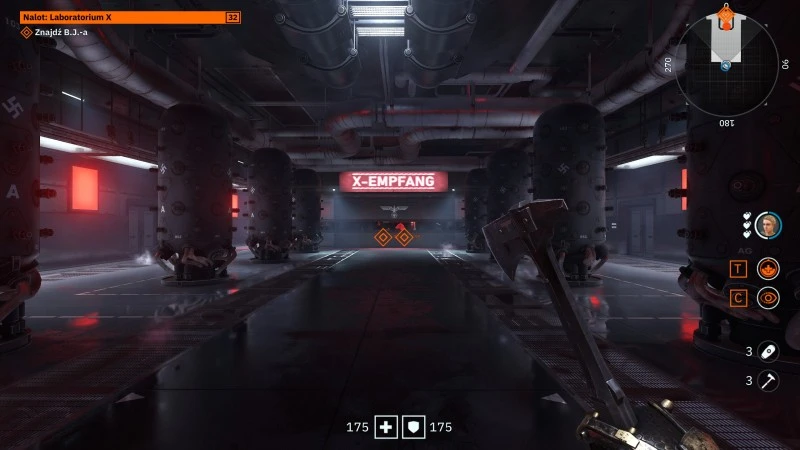800x450 pixels.
Task: Choose the throwing hatchet icon
Action: pos(767,380)
